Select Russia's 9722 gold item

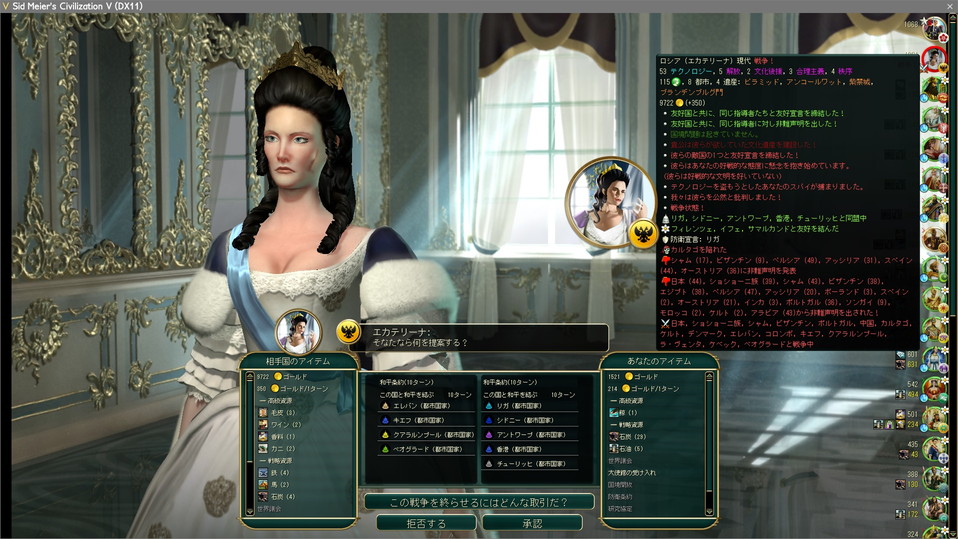280,376
